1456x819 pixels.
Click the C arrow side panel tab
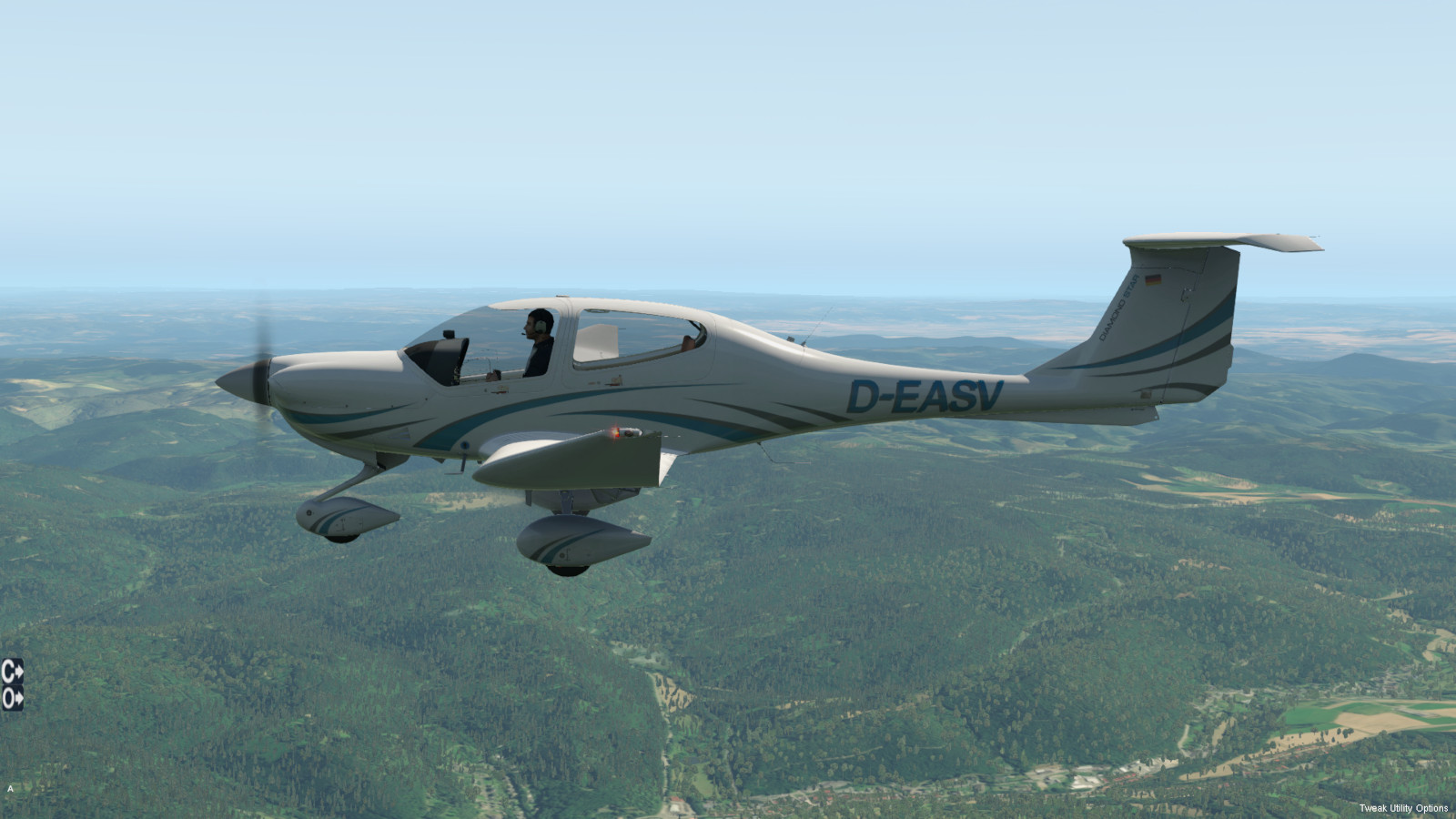point(12,672)
